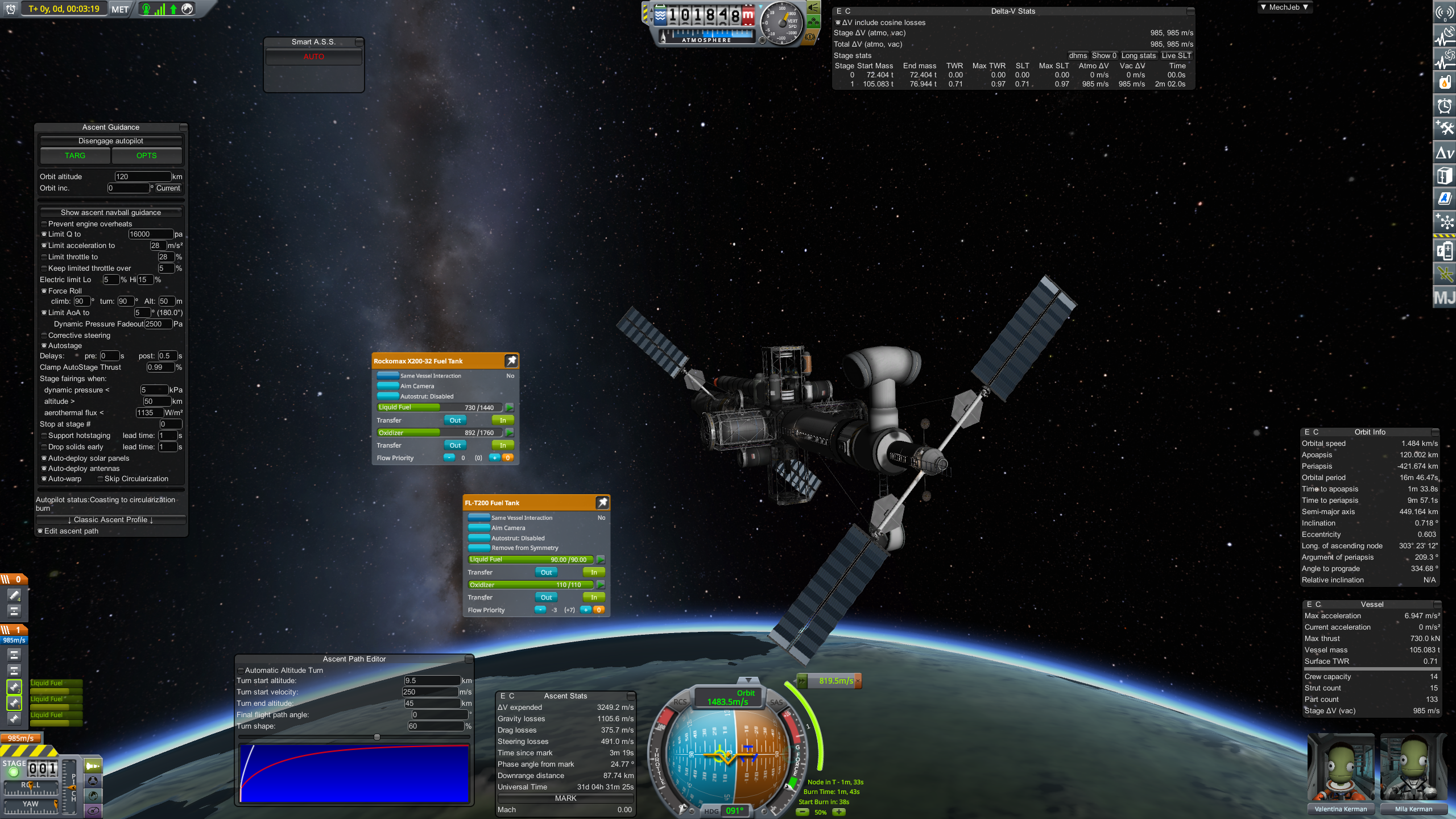1456x819 pixels.
Task: Toggle Show ascent navball guidance
Action: pos(110,213)
